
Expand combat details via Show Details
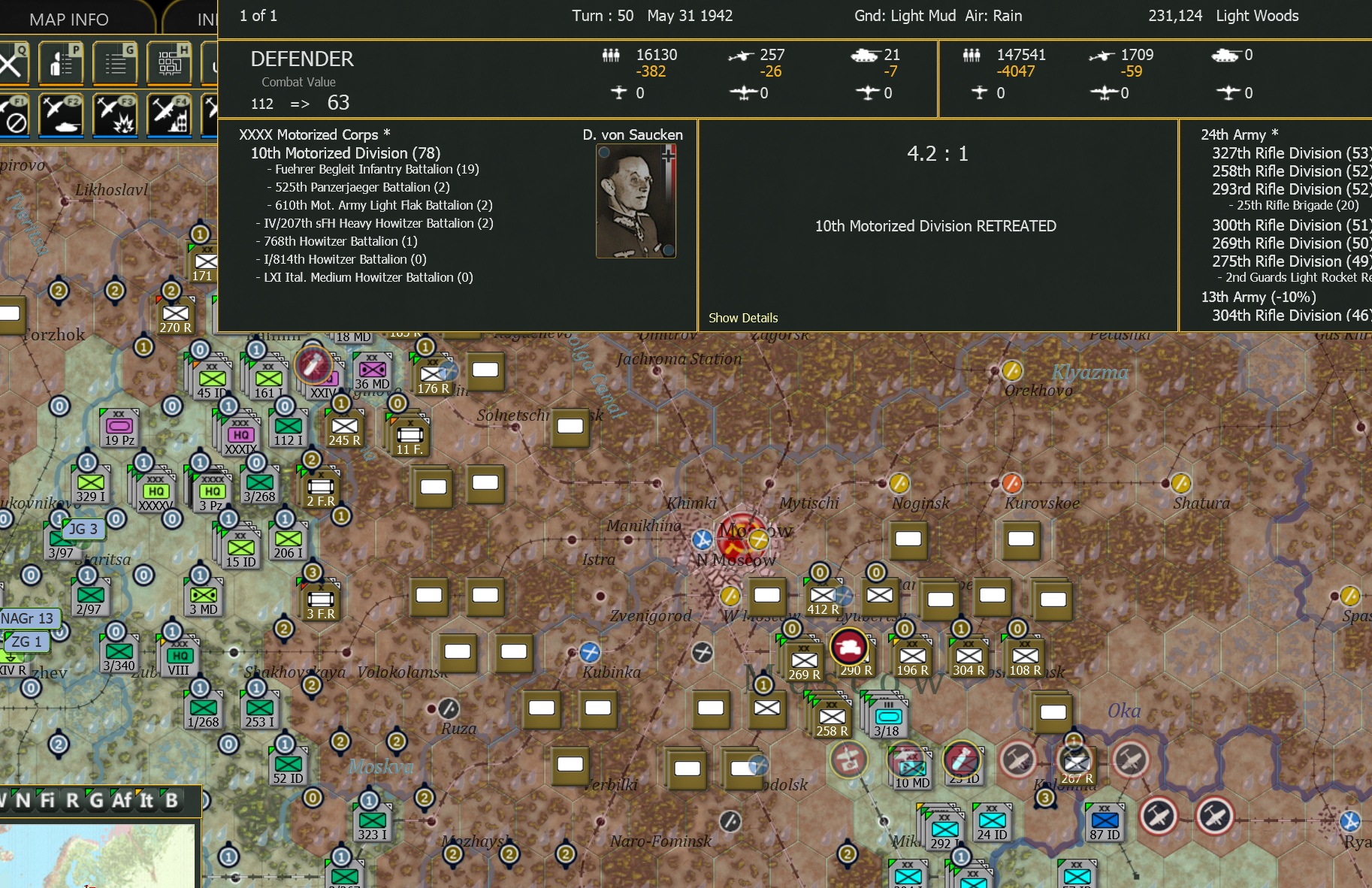click(x=742, y=318)
